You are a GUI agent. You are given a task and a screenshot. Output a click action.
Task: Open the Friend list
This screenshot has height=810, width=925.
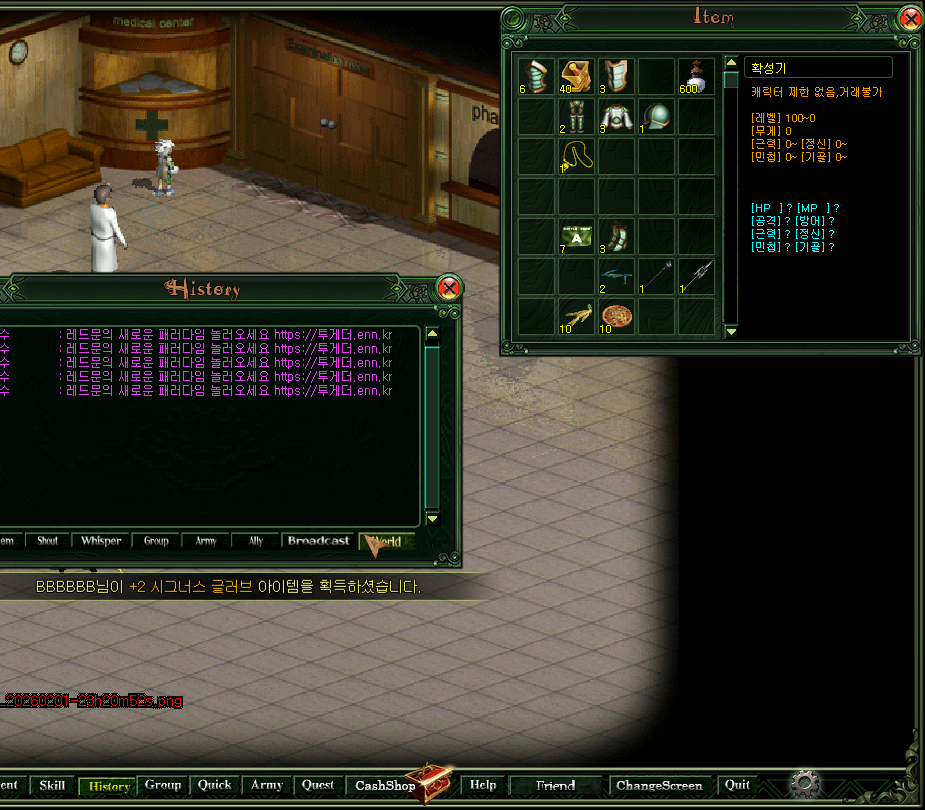point(555,786)
